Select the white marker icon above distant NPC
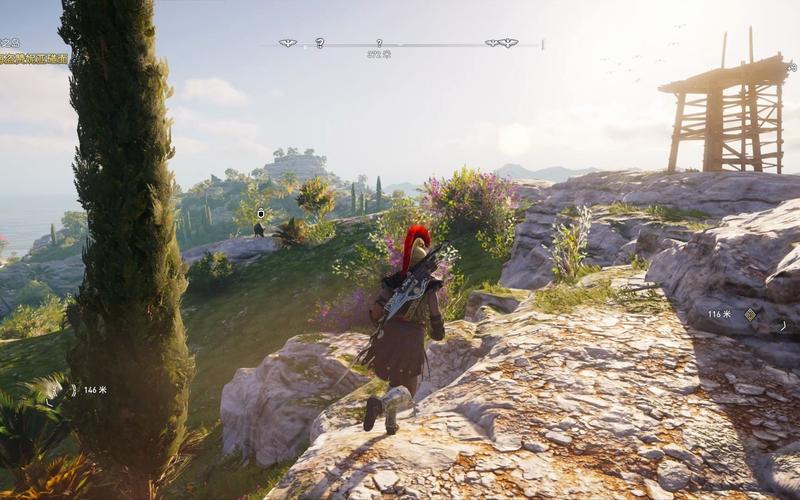Viewport: 800px width, 500px height. (x=261, y=214)
